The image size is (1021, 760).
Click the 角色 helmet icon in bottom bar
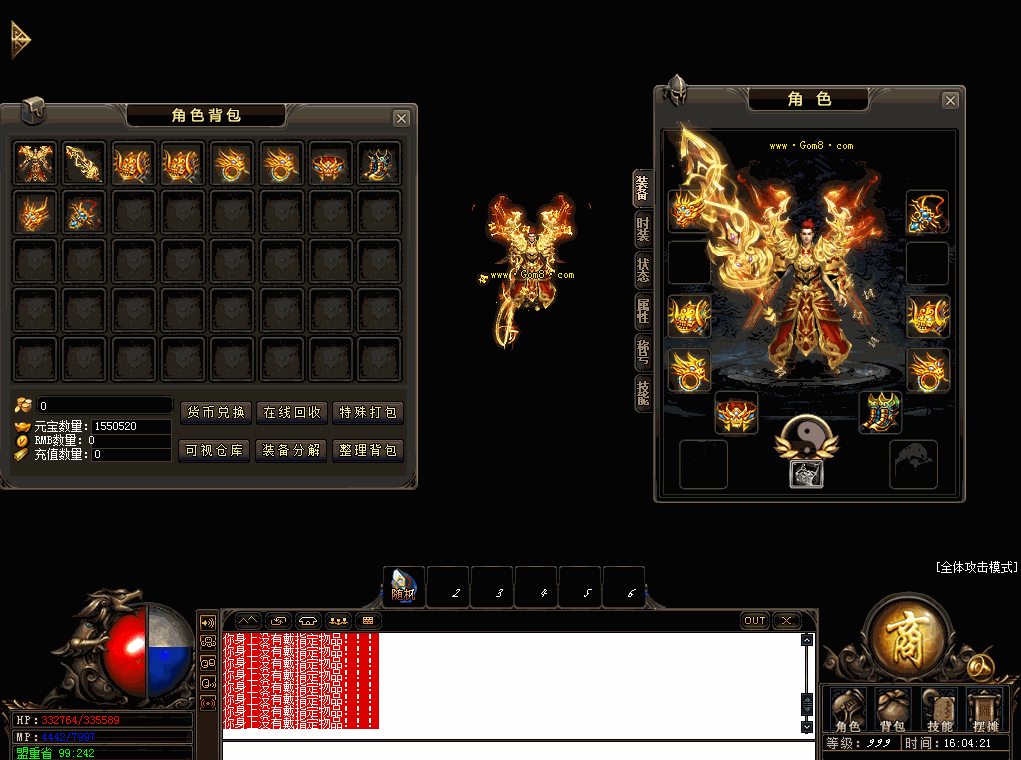point(847,709)
